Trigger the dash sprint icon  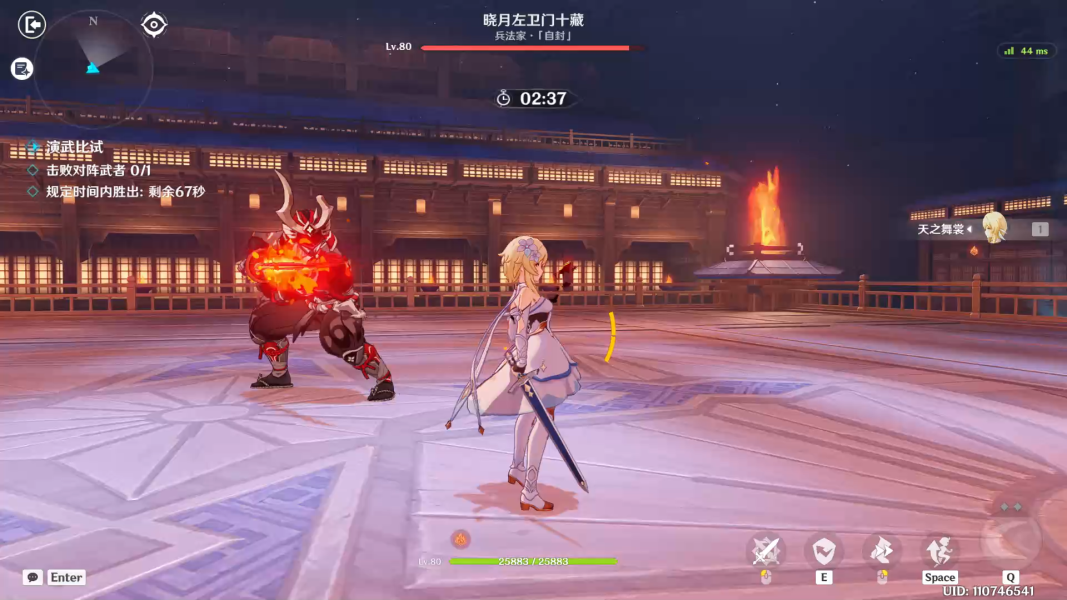coord(882,550)
